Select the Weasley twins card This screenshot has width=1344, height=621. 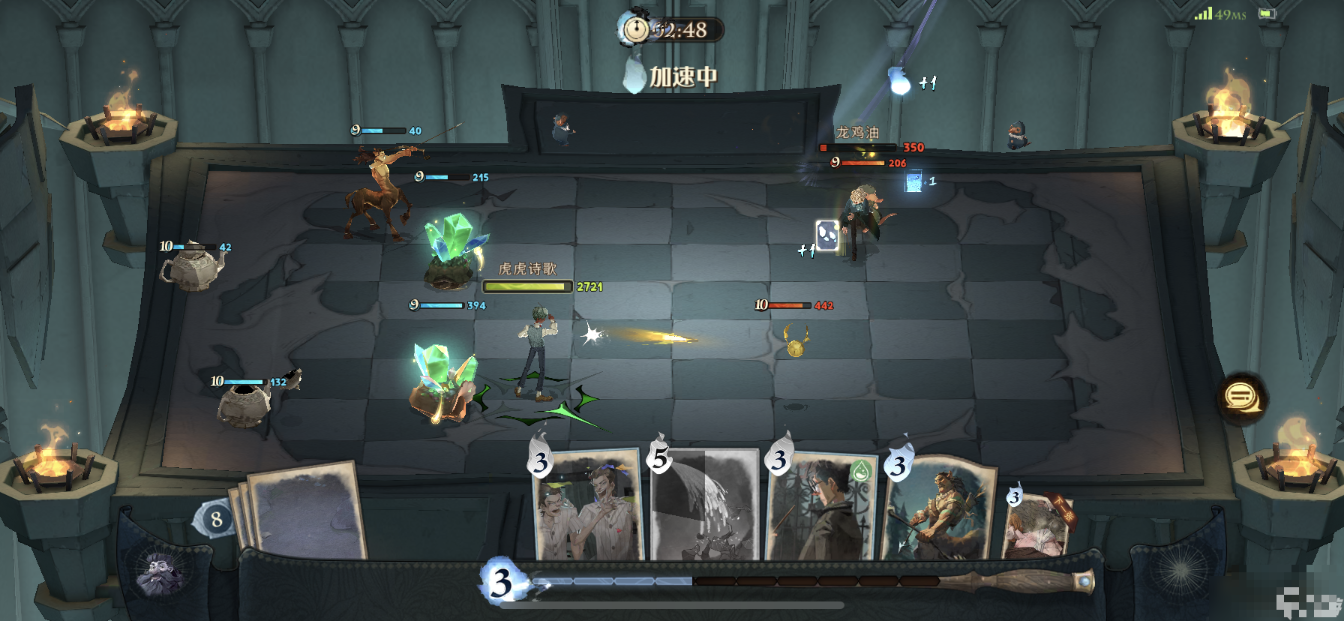pos(587,505)
